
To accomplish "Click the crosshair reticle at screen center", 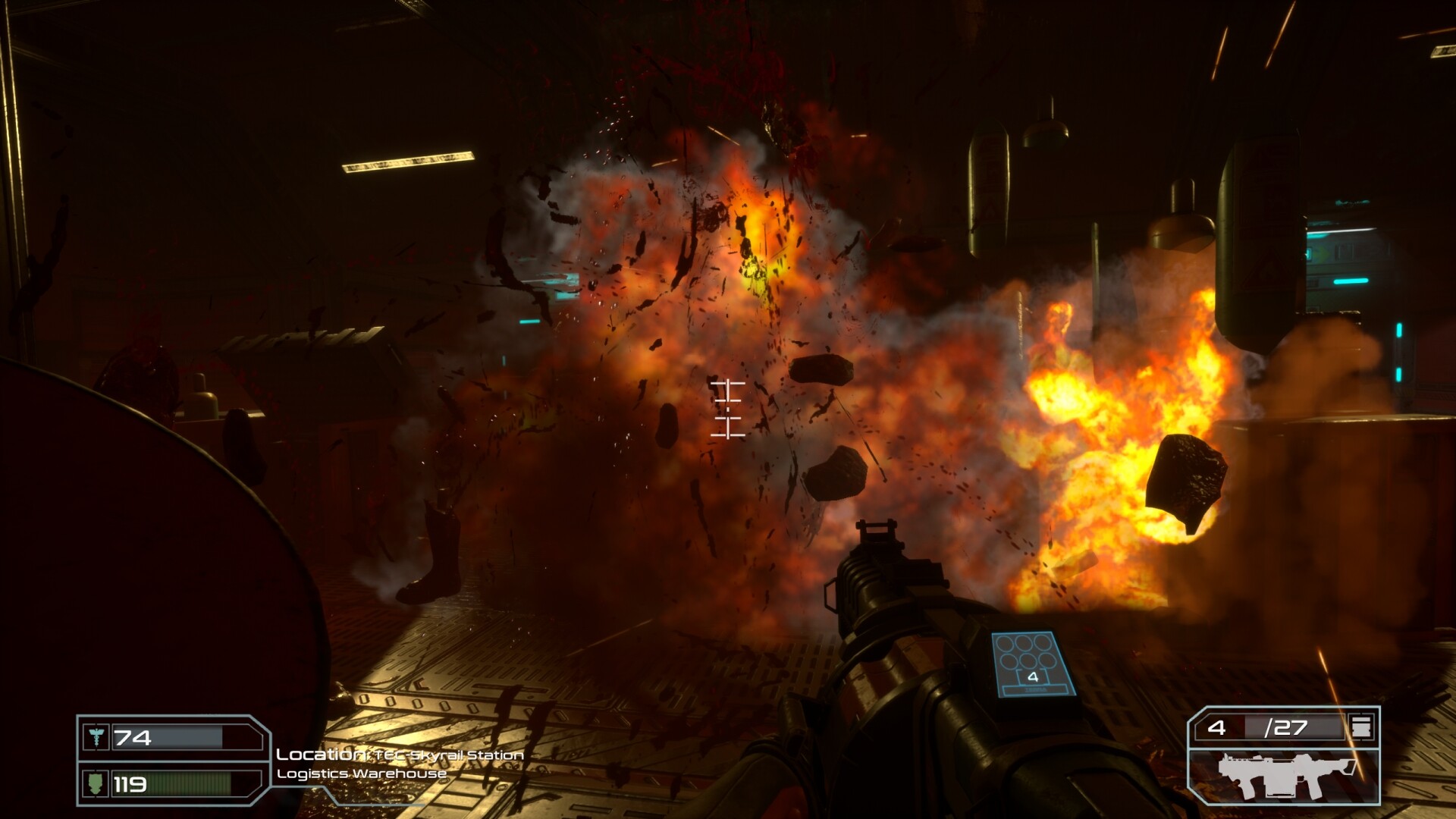I will (726, 409).
